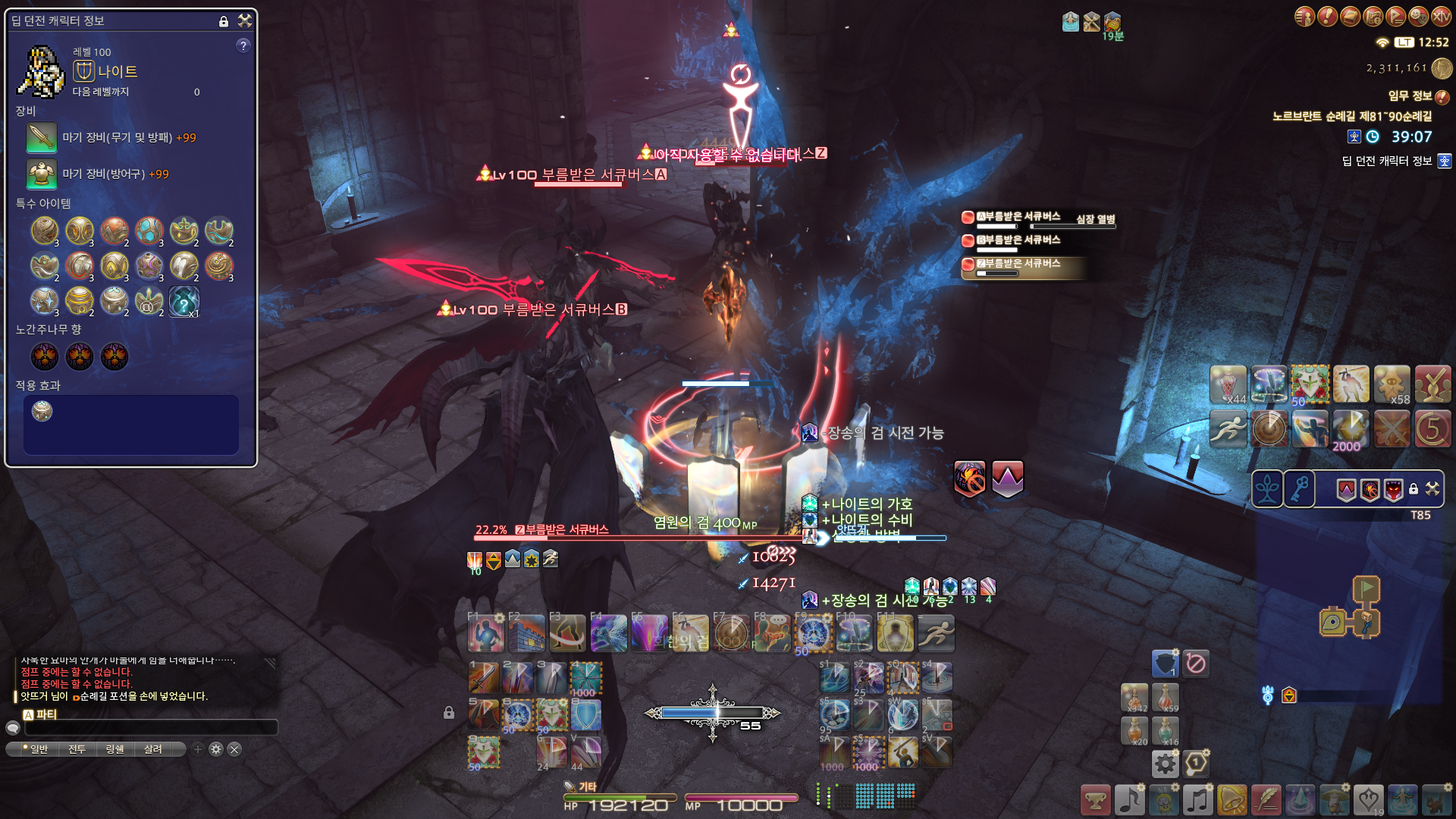1456x819 pixels.
Task: Toggle the lock on the deep dungeon info window
Action: coord(224,21)
